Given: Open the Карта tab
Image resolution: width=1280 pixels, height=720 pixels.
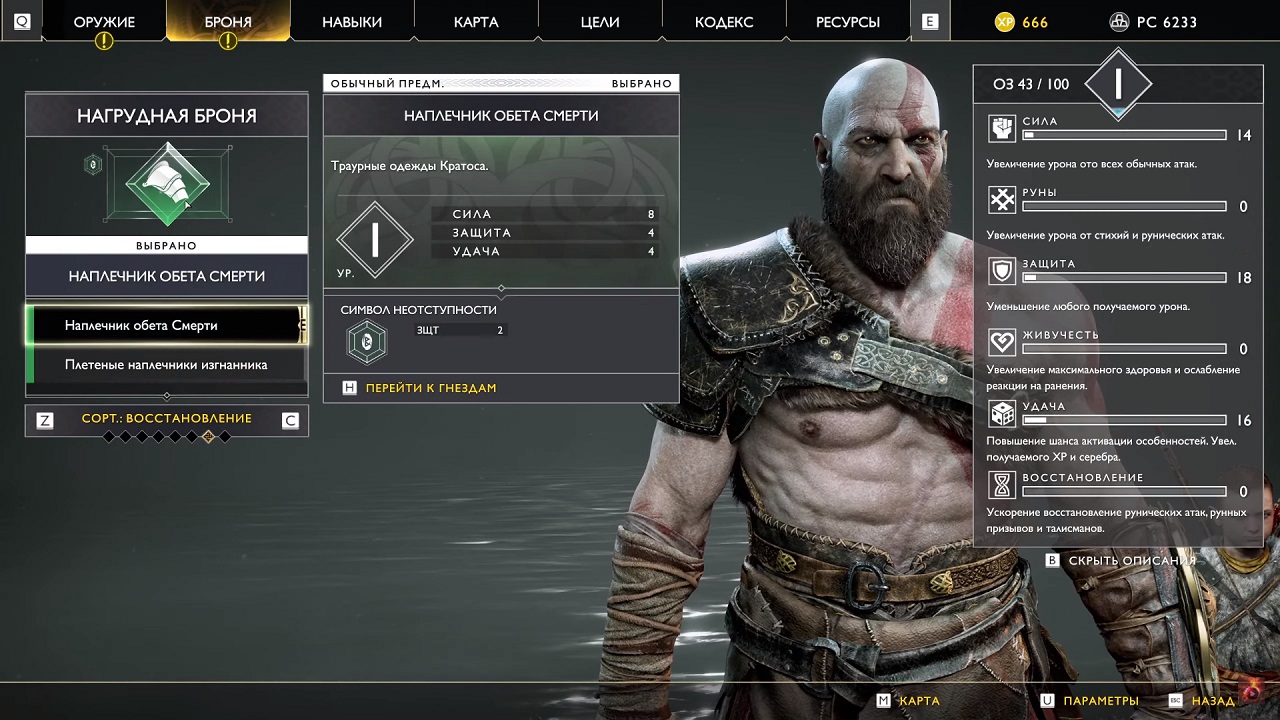Looking at the screenshot, I should click(476, 22).
